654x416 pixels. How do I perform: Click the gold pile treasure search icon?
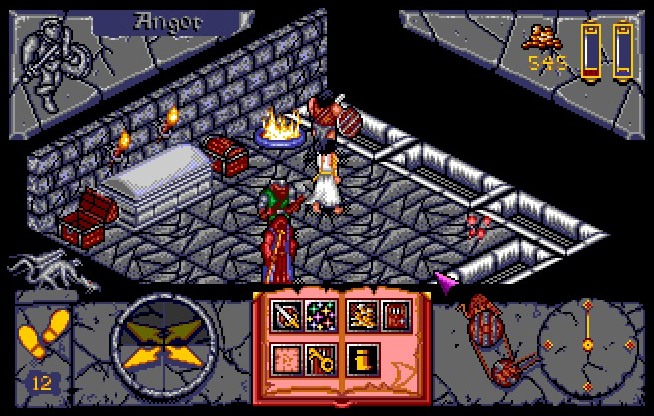361,318
